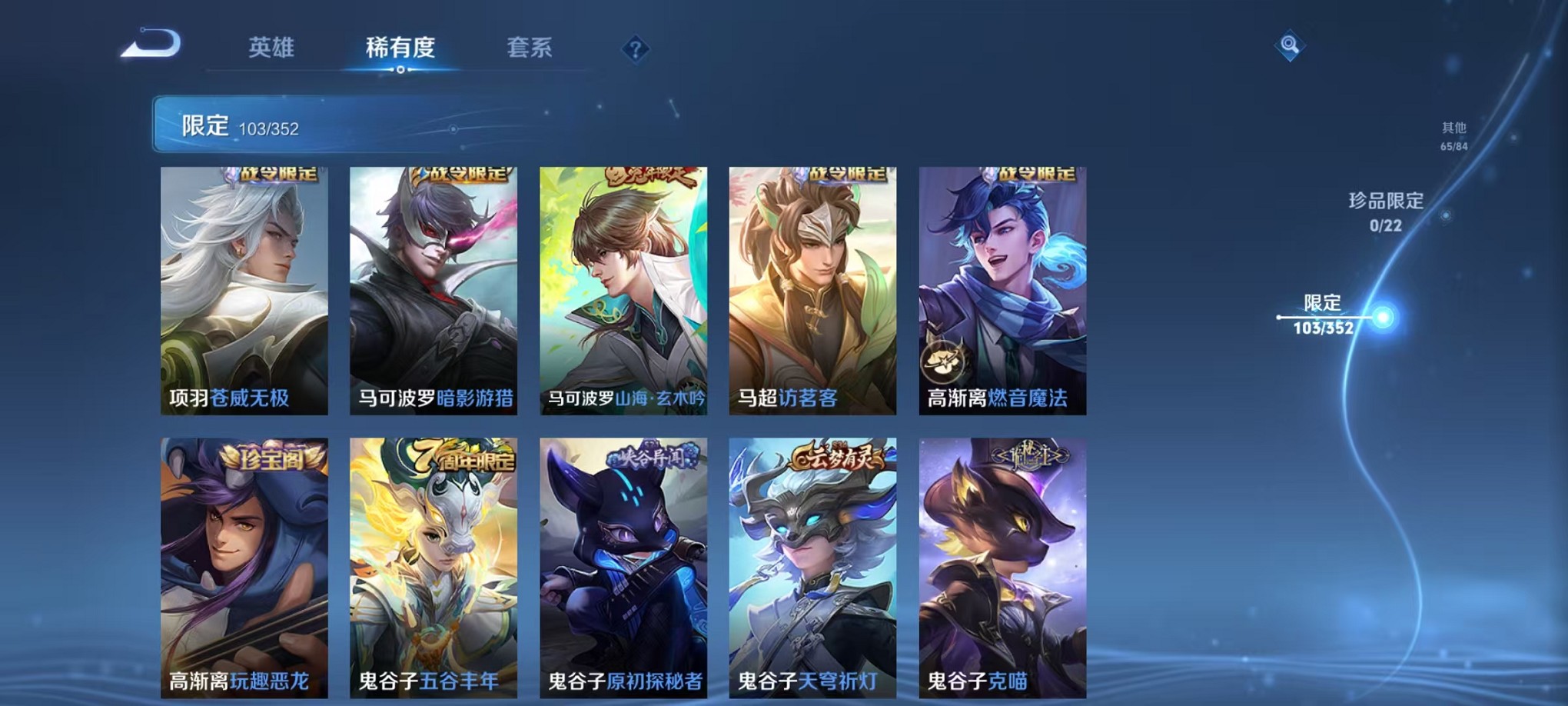The image size is (1568, 706).
Task: Select the 稀有度 tab
Action: [399, 48]
